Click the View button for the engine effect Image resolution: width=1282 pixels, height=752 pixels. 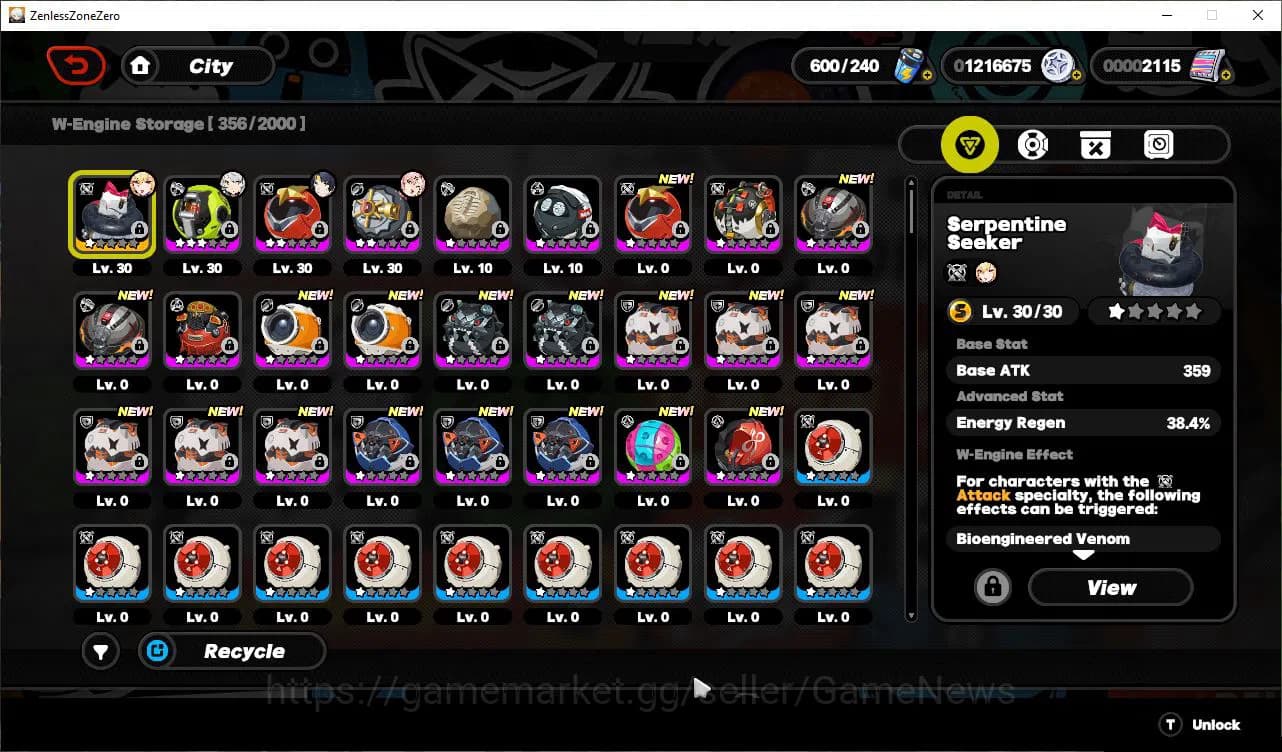[1110, 588]
